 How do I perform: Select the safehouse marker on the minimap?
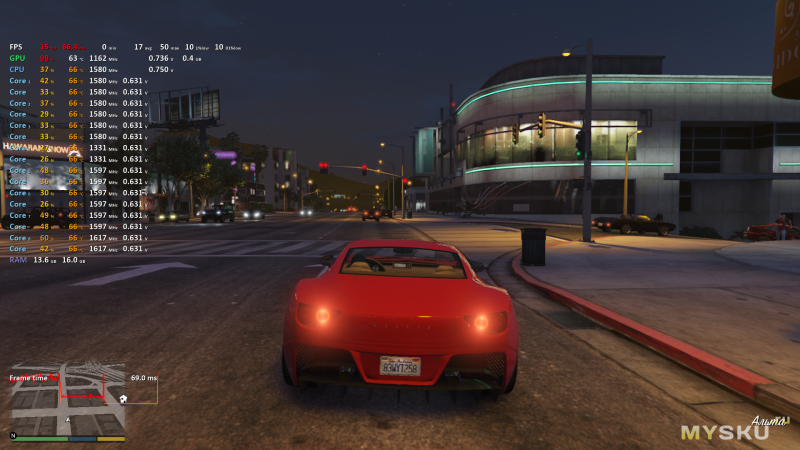[x=122, y=398]
